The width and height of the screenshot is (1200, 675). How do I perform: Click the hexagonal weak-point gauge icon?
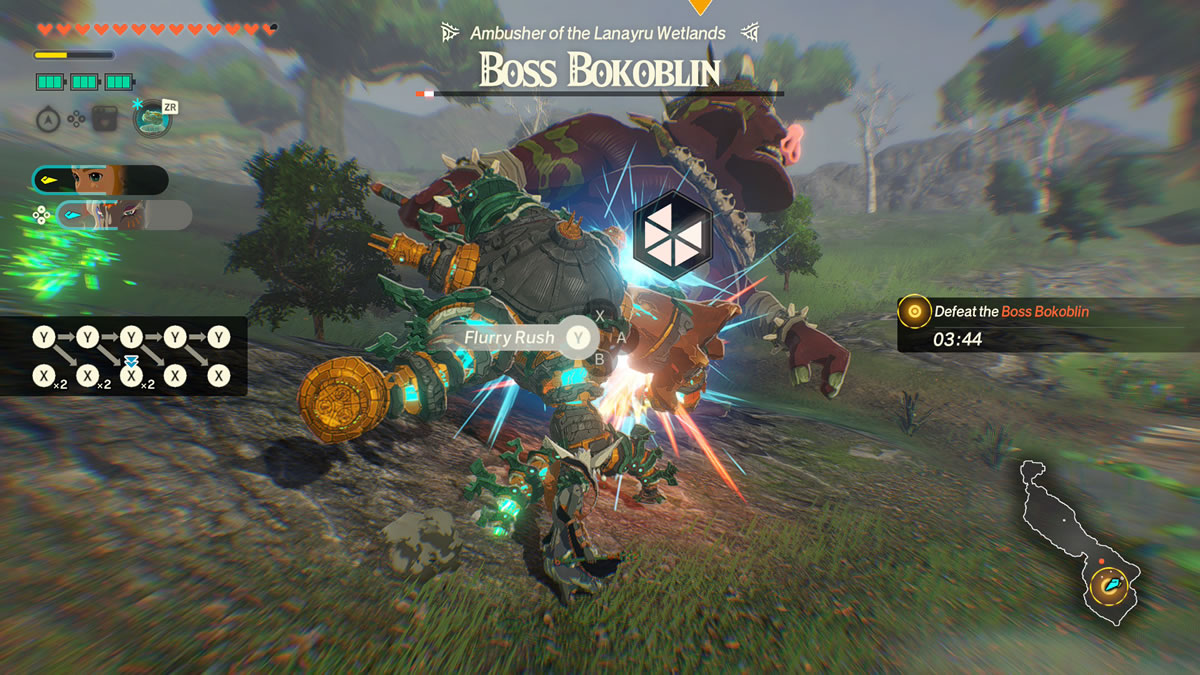point(672,234)
